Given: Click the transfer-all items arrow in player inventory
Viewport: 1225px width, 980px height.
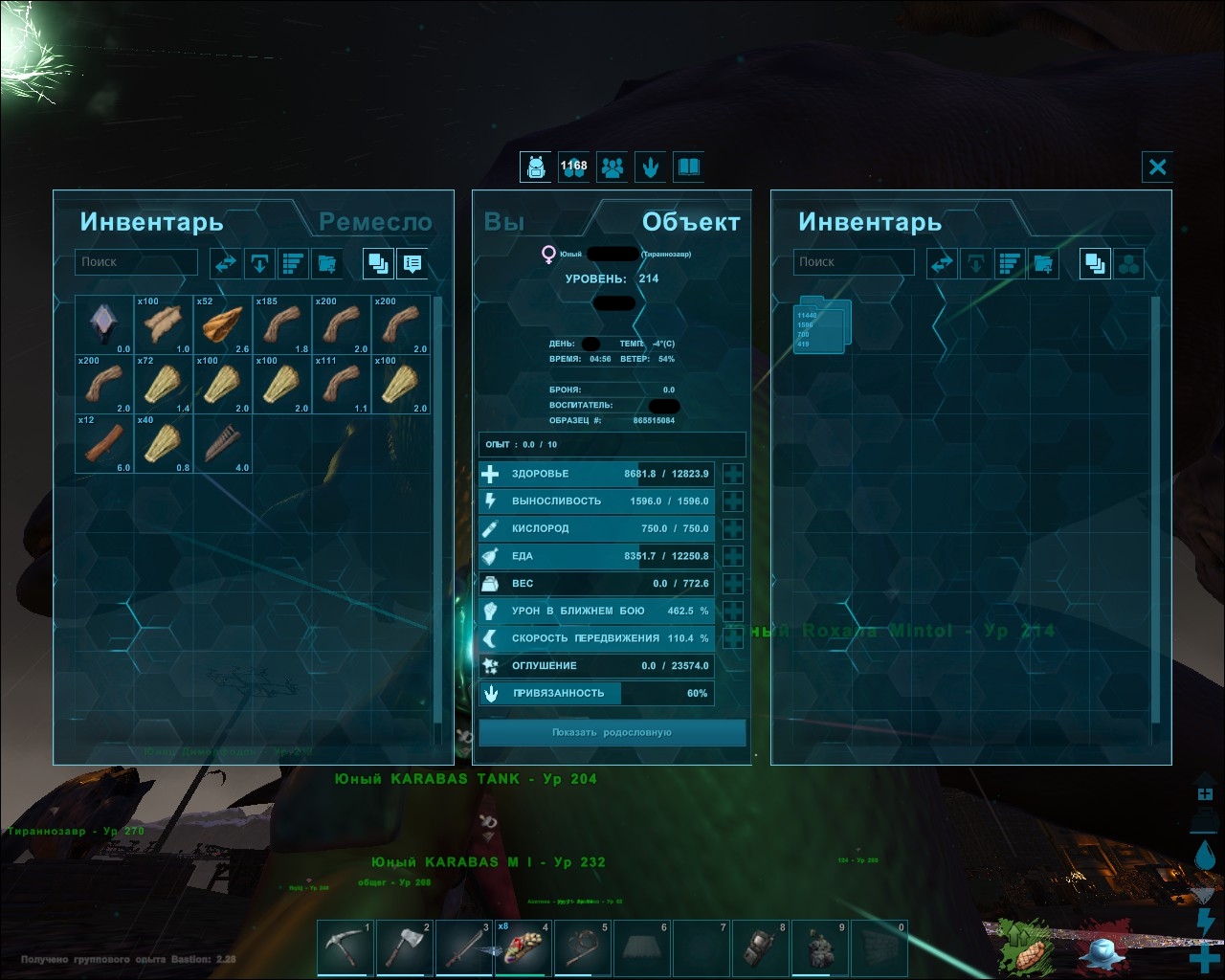Looking at the screenshot, I should tap(259, 263).
